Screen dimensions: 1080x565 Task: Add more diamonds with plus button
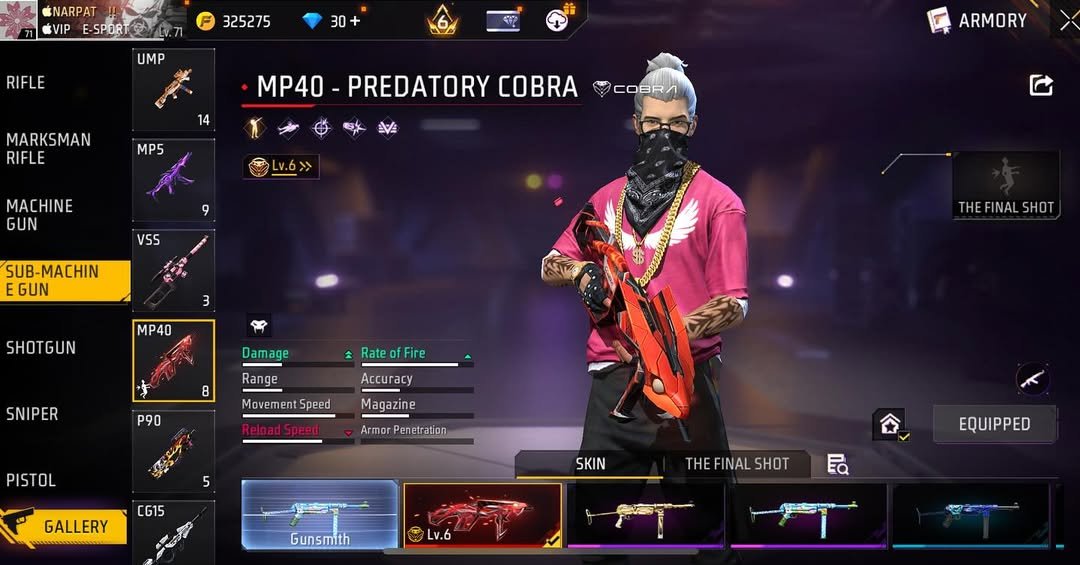click(355, 21)
